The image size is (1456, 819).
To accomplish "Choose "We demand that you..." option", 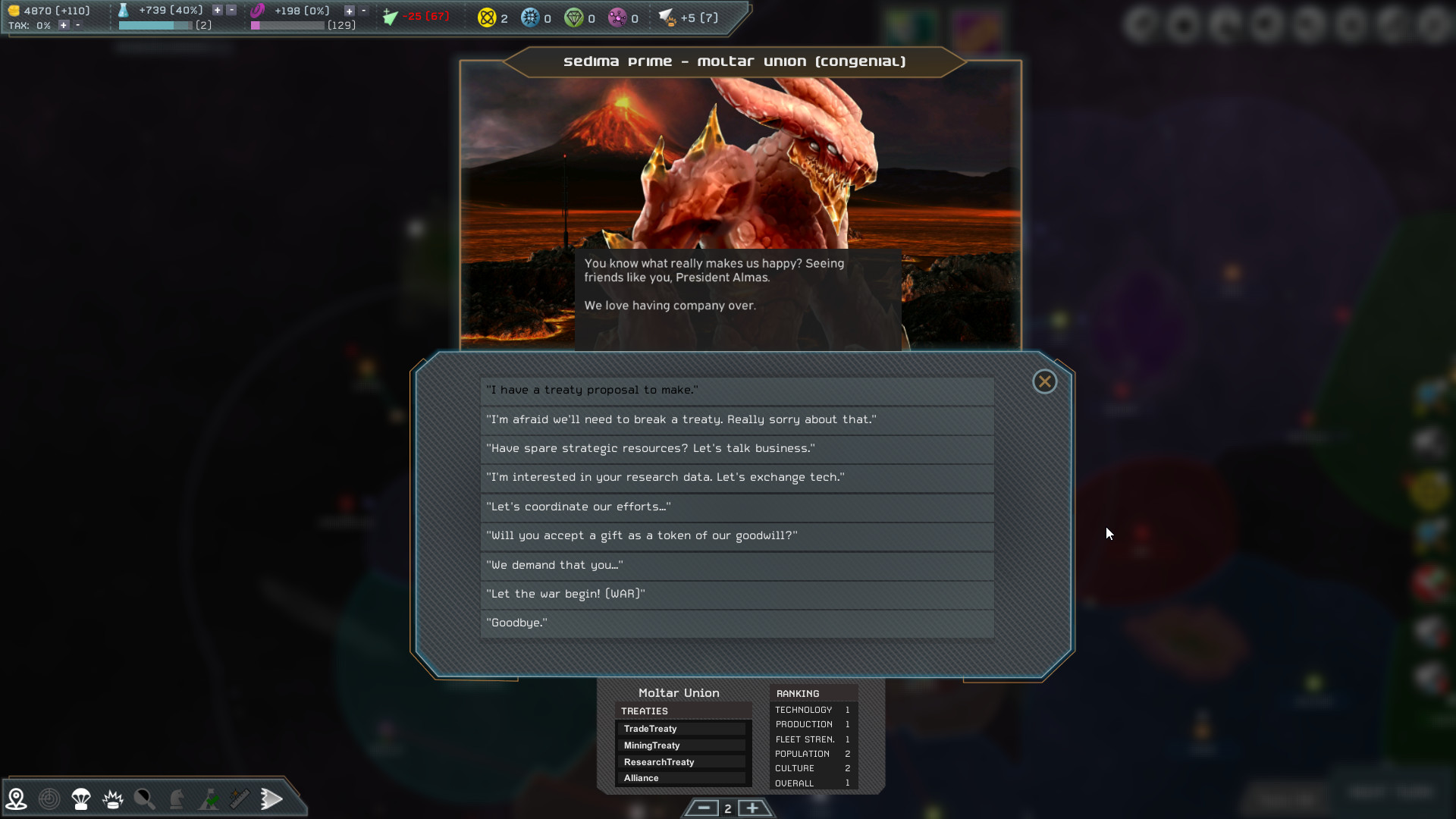I will [736, 566].
